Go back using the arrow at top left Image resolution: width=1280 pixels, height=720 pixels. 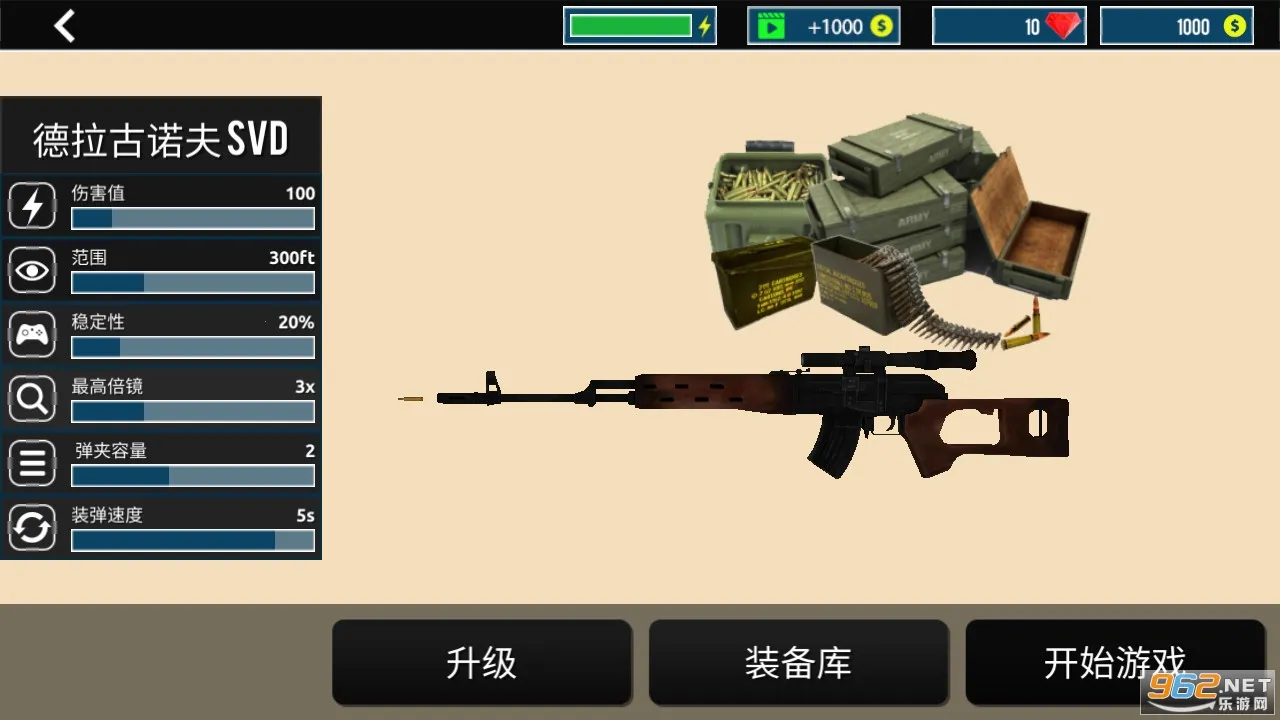(x=64, y=25)
